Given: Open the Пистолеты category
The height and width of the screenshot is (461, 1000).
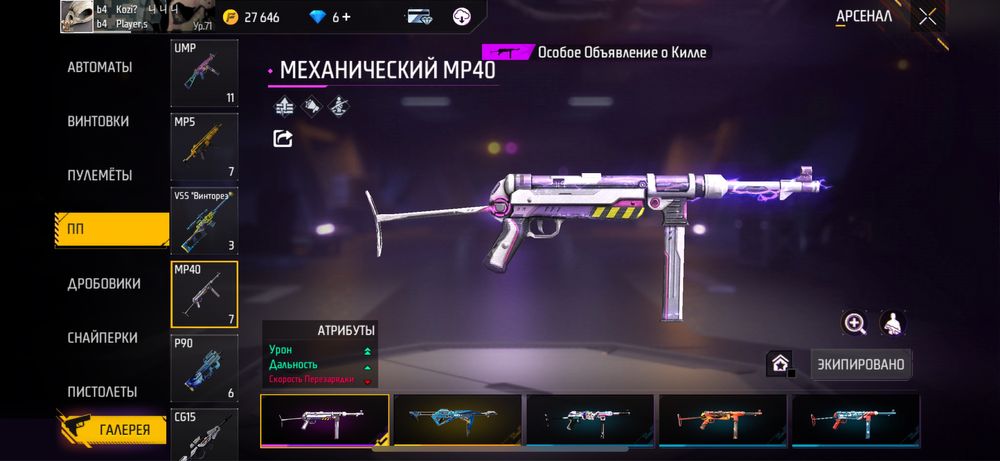Looking at the screenshot, I should pos(102,391).
